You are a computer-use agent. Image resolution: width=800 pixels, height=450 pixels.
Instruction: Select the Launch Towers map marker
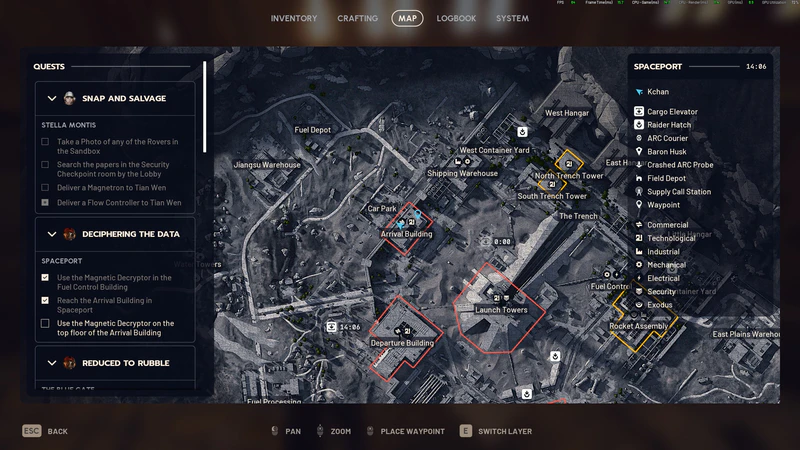tap(501, 309)
